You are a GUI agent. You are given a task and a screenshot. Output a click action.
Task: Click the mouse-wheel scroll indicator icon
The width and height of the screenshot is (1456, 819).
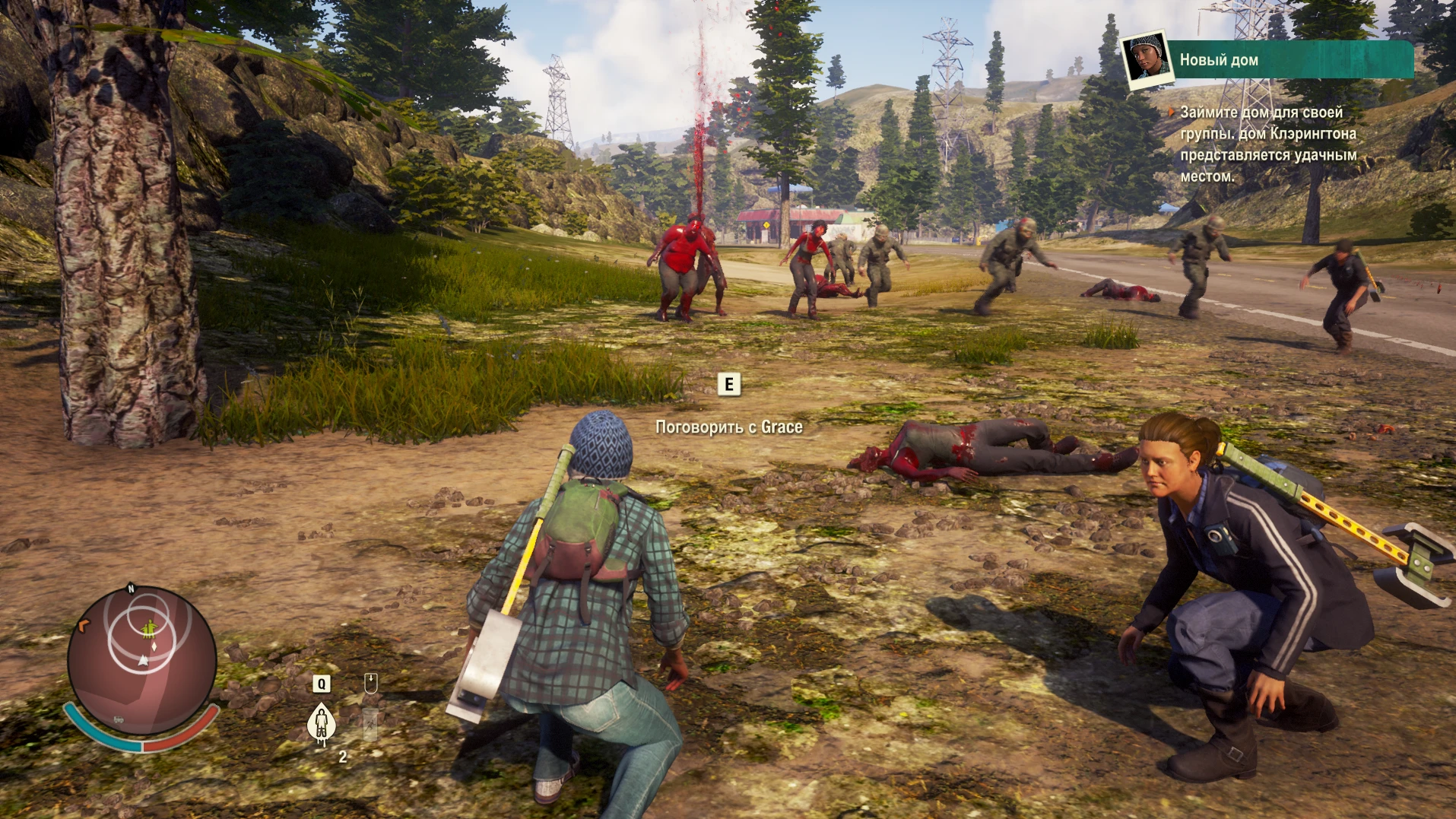click(x=371, y=684)
